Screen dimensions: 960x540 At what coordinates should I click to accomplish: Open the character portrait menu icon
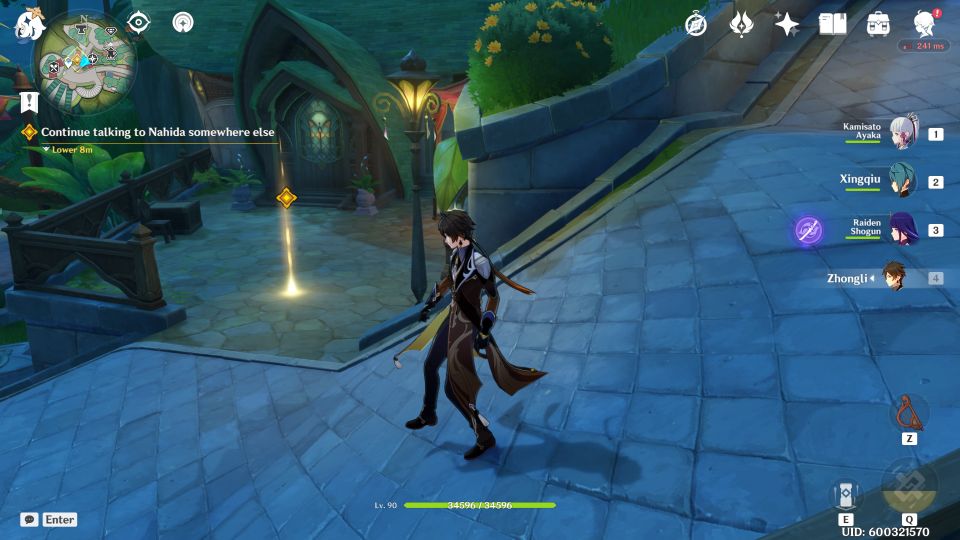pyautogui.click(x=925, y=24)
